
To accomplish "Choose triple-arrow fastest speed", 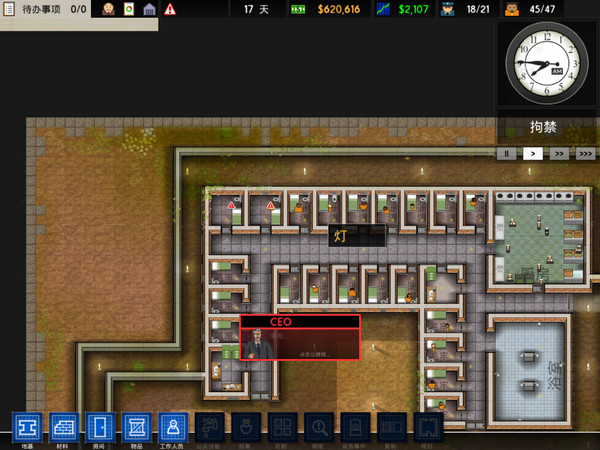I will [x=585, y=154].
